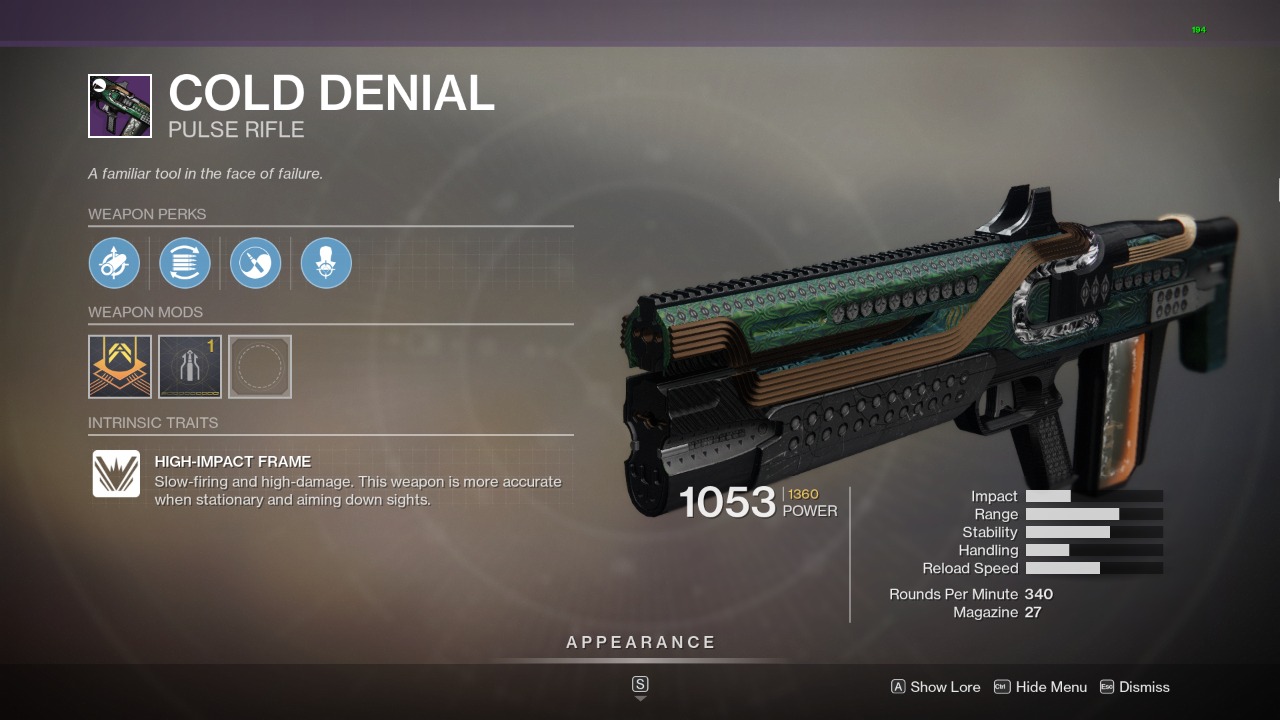Image resolution: width=1280 pixels, height=720 pixels.
Task: Select the first barrel weapon perk icon
Action: (x=114, y=263)
